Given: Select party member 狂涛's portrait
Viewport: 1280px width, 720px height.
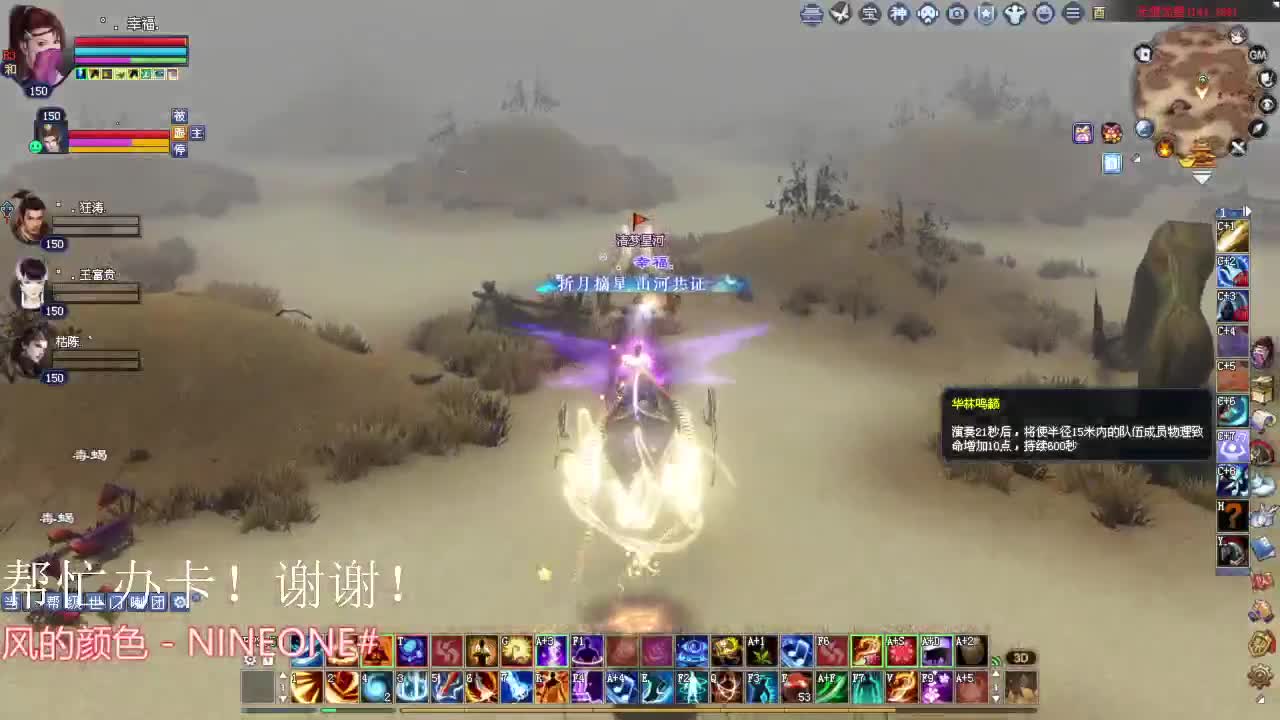Looking at the screenshot, I should (30, 220).
